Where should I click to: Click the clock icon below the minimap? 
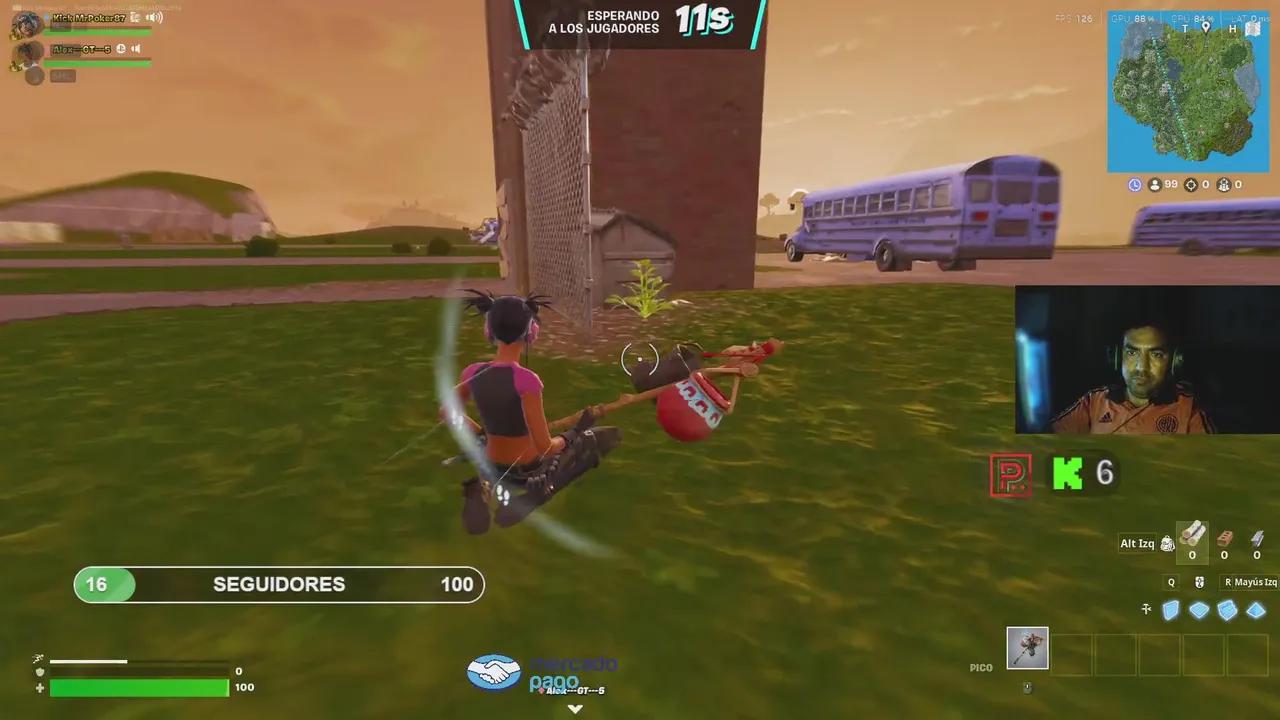1133,184
